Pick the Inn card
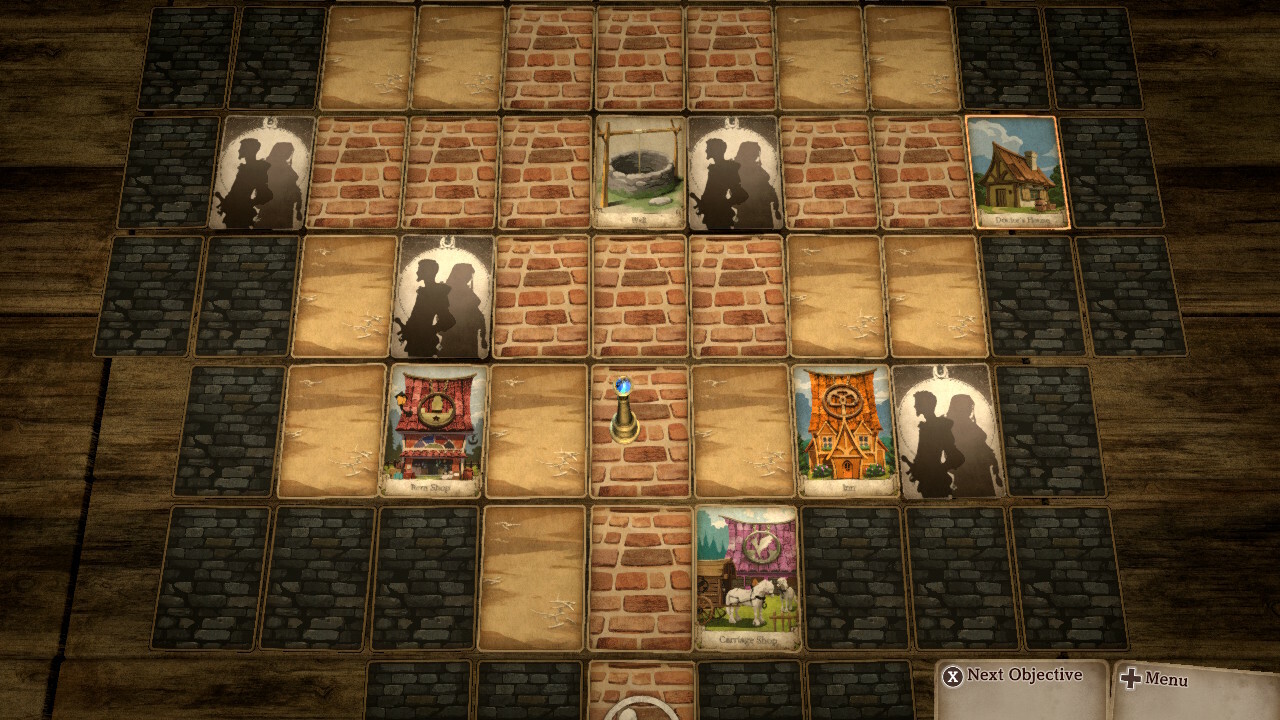The image size is (1280, 720). coord(845,430)
